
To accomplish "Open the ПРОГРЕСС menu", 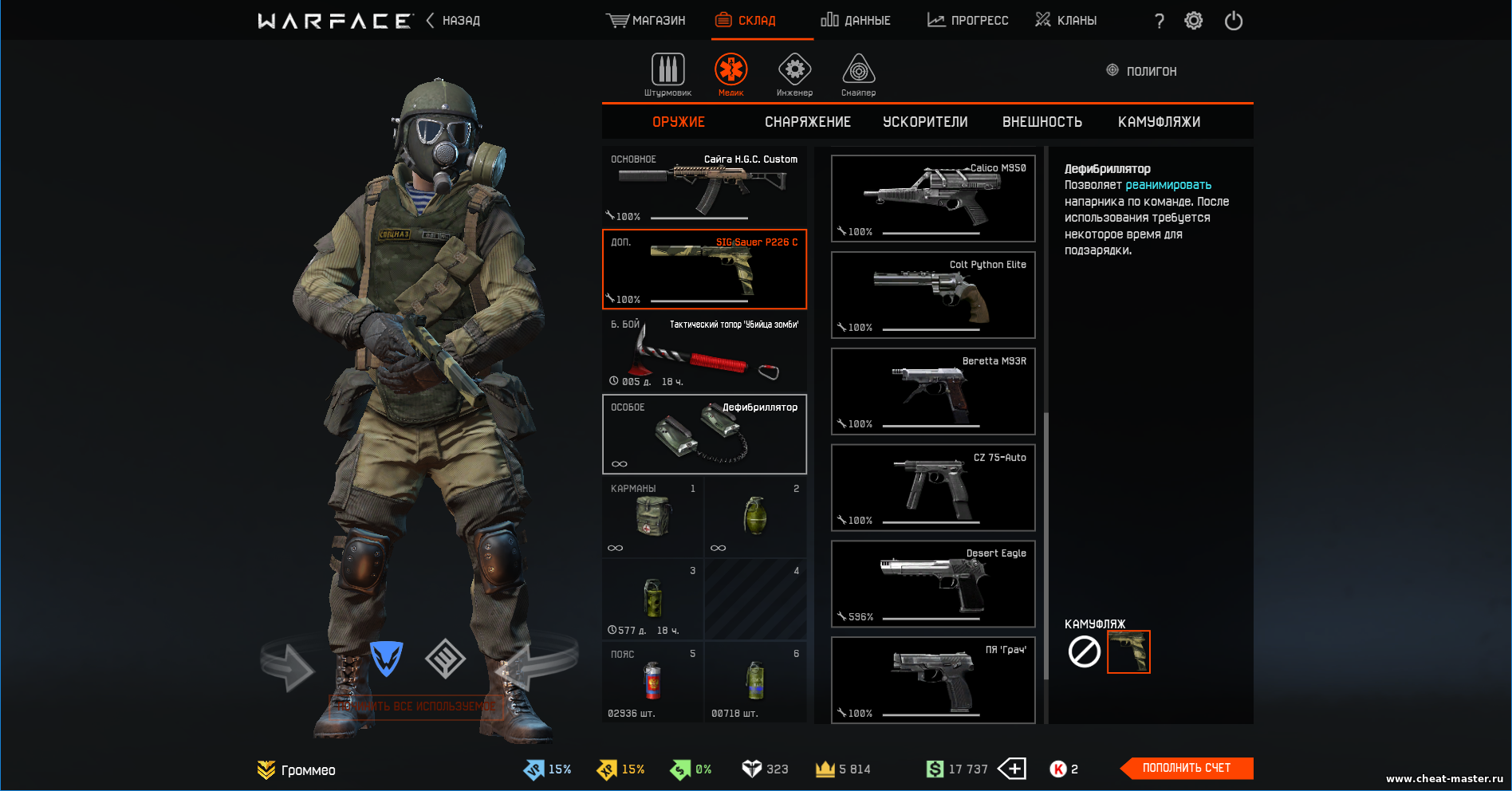I will pos(968,21).
